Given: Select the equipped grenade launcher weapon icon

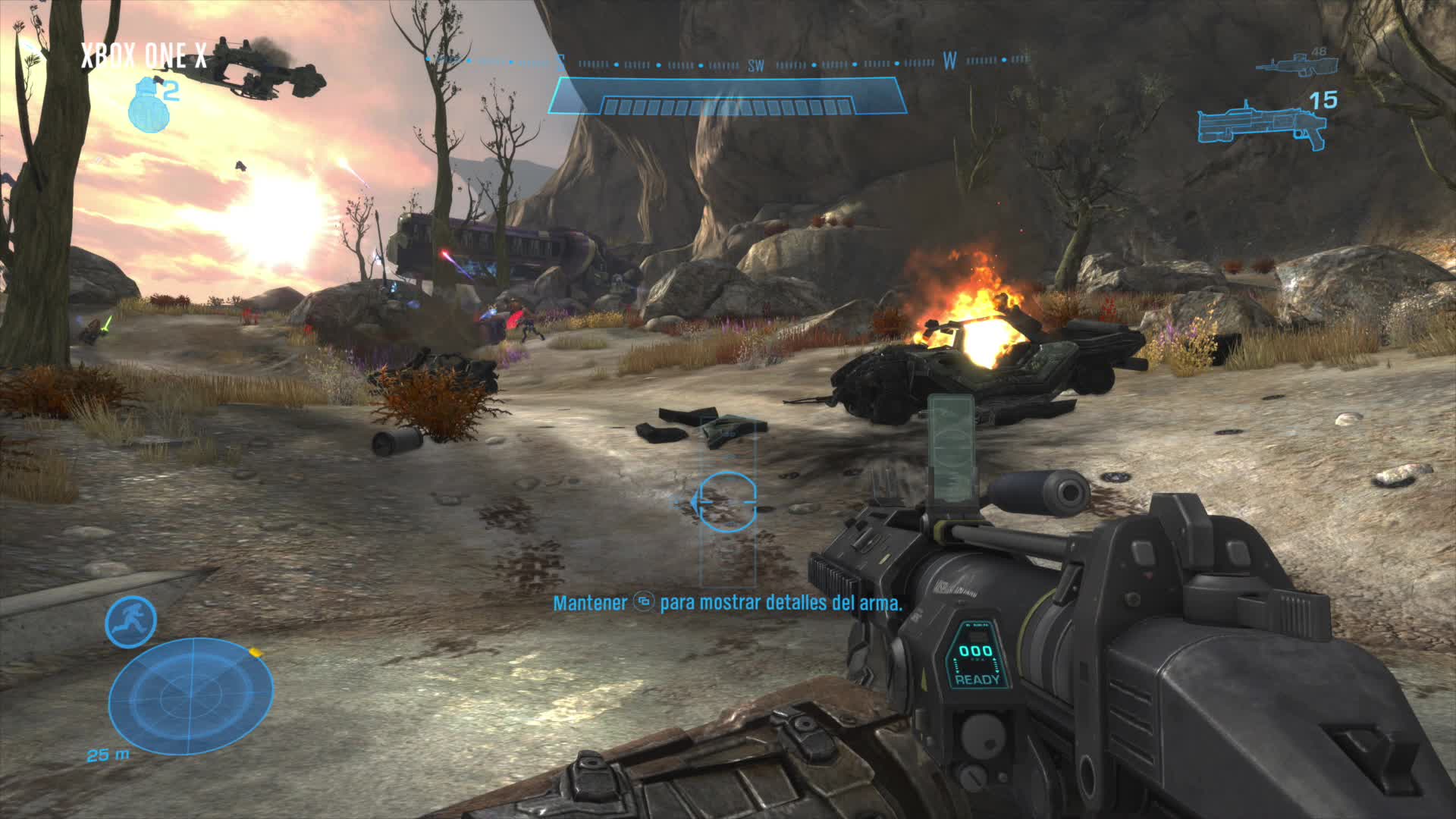Looking at the screenshot, I should [x=1261, y=128].
